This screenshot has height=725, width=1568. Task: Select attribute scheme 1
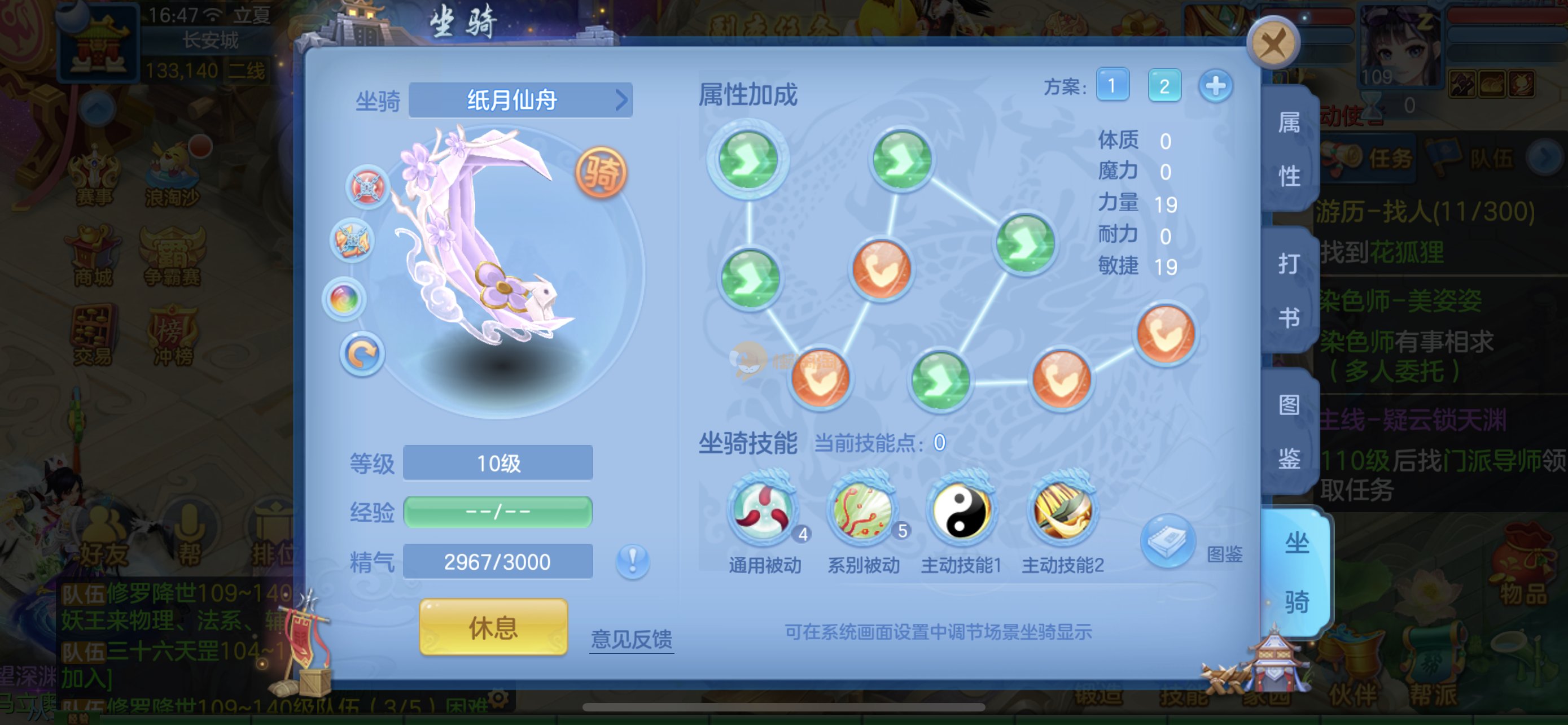click(x=1112, y=85)
